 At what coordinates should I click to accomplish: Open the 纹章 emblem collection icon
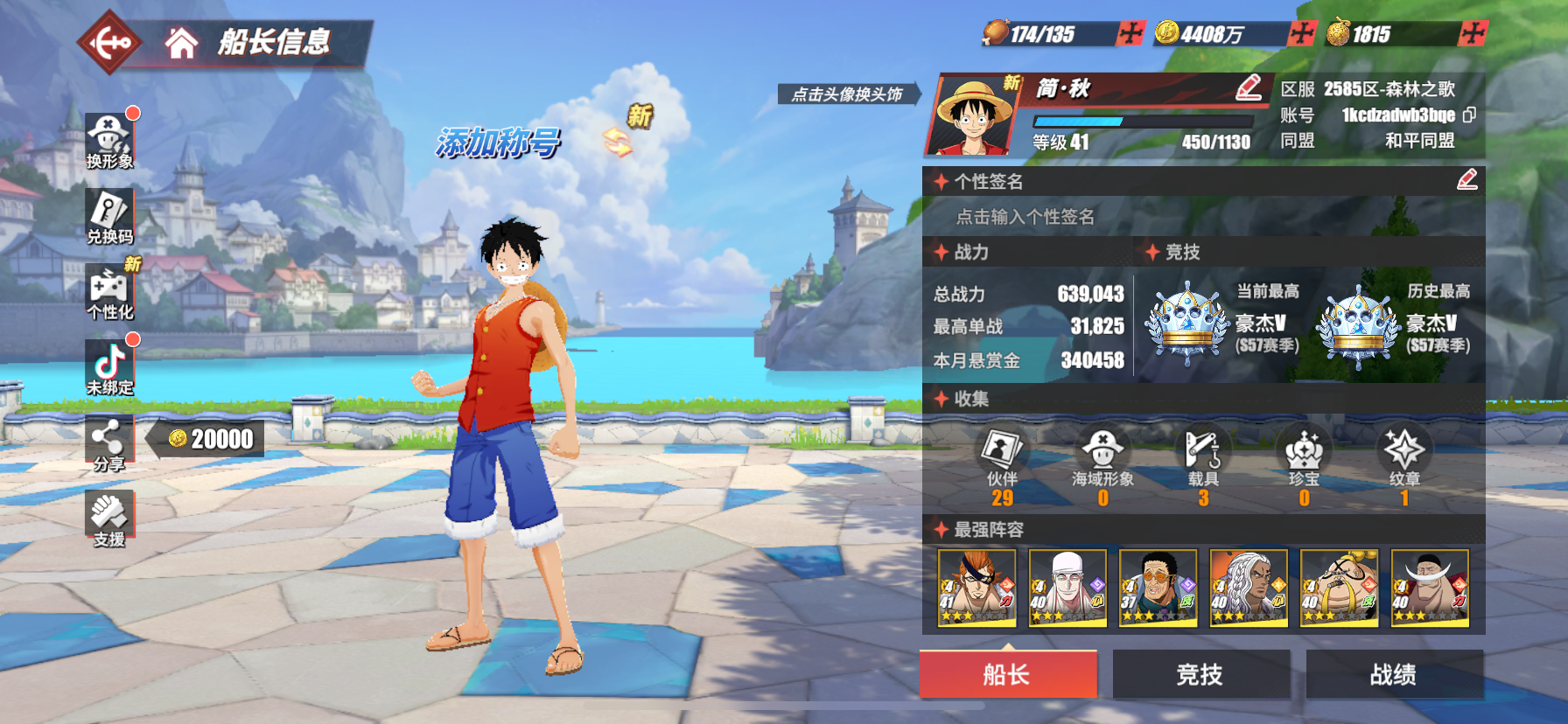1404,457
